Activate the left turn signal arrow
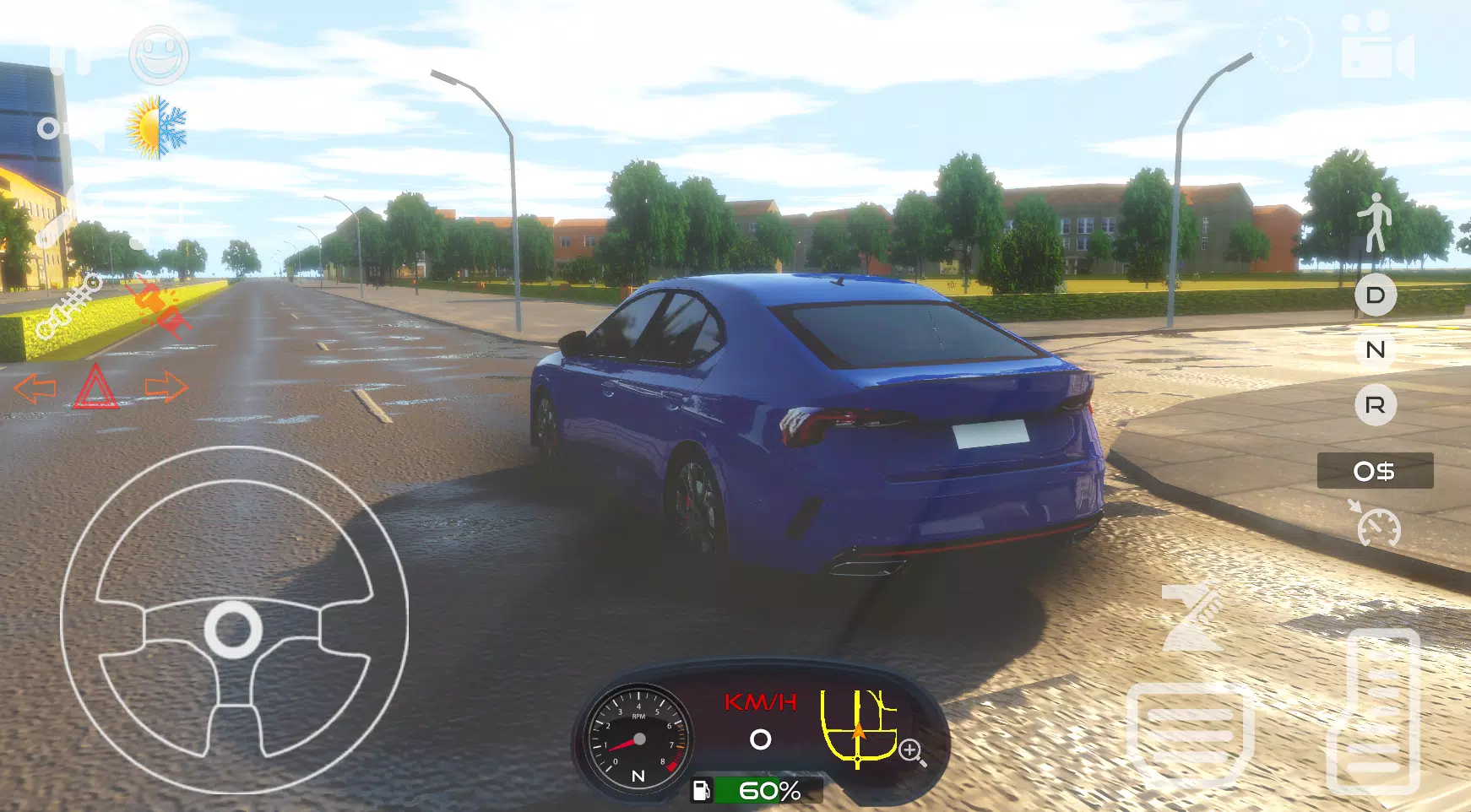The height and width of the screenshot is (812, 1471). (x=38, y=388)
